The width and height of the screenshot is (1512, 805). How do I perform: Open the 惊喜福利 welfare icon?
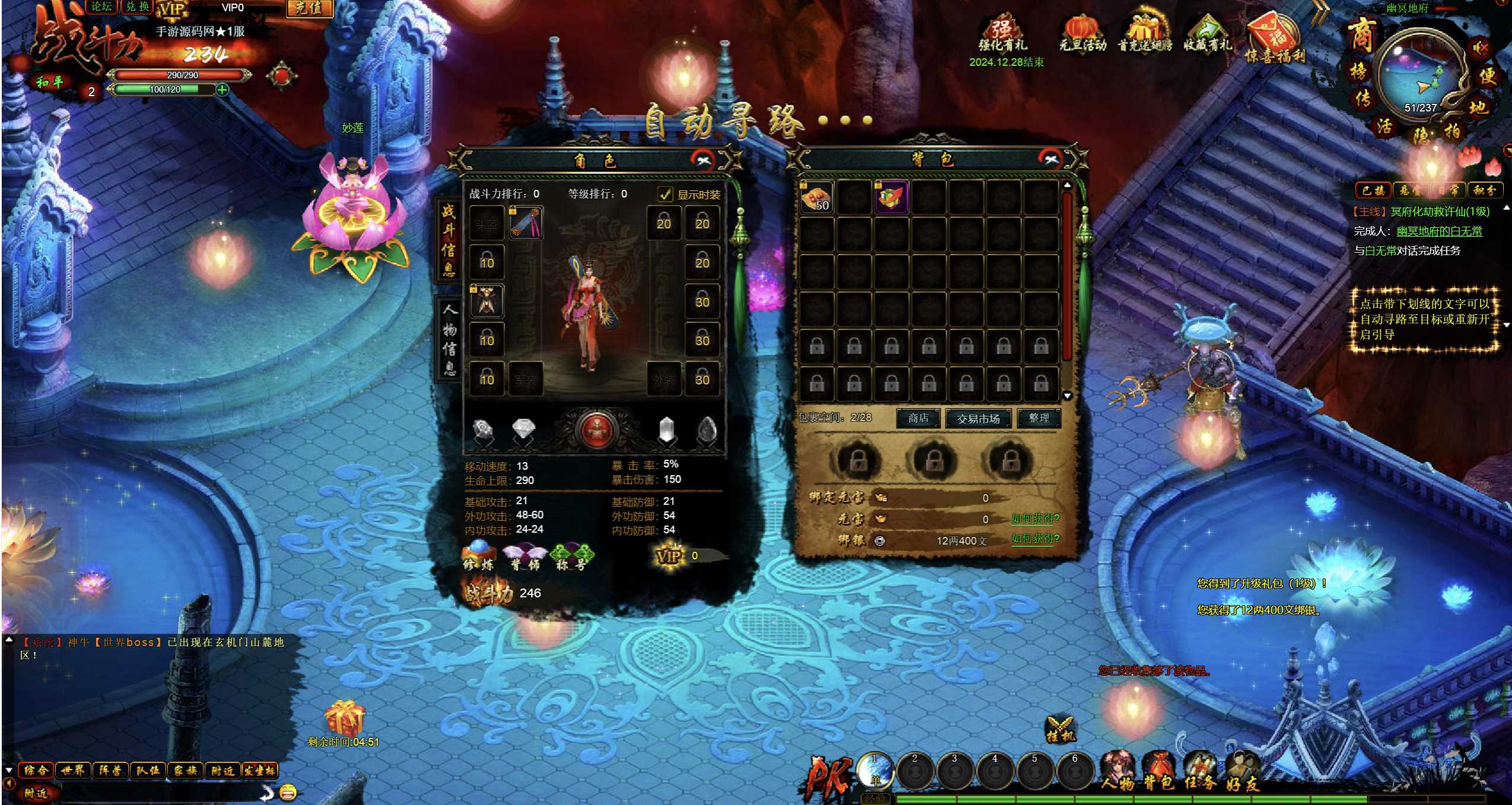[x=1275, y=39]
